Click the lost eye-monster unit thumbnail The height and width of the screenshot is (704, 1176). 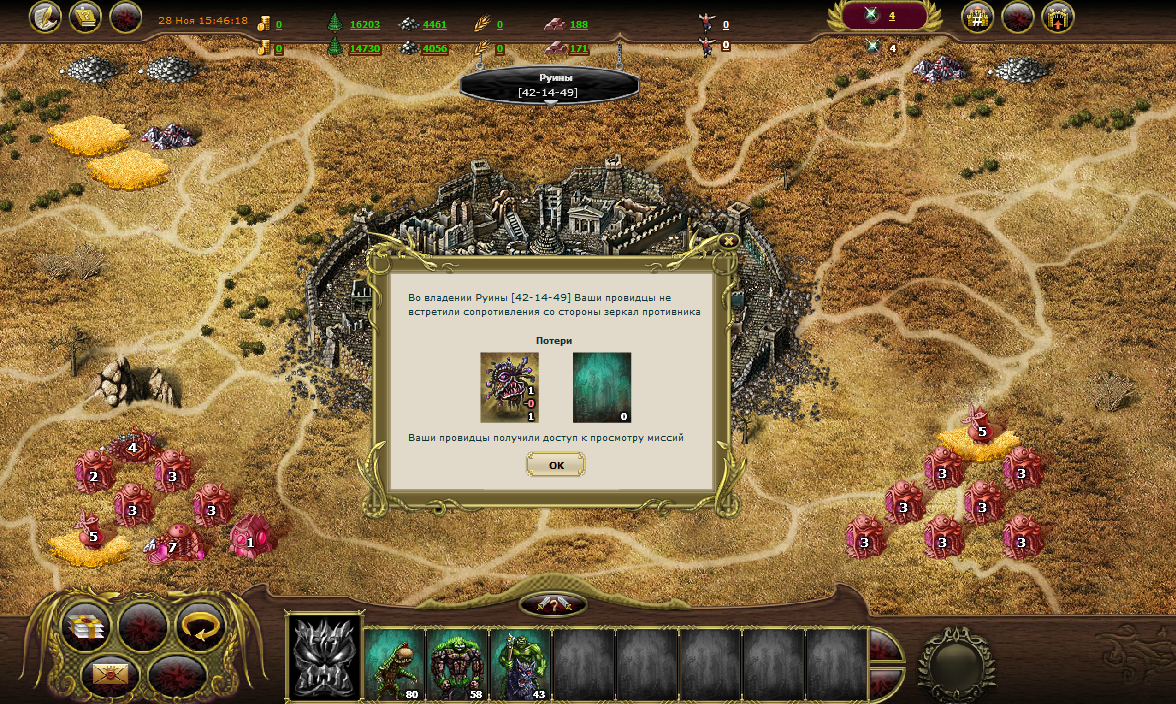coord(509,387)
